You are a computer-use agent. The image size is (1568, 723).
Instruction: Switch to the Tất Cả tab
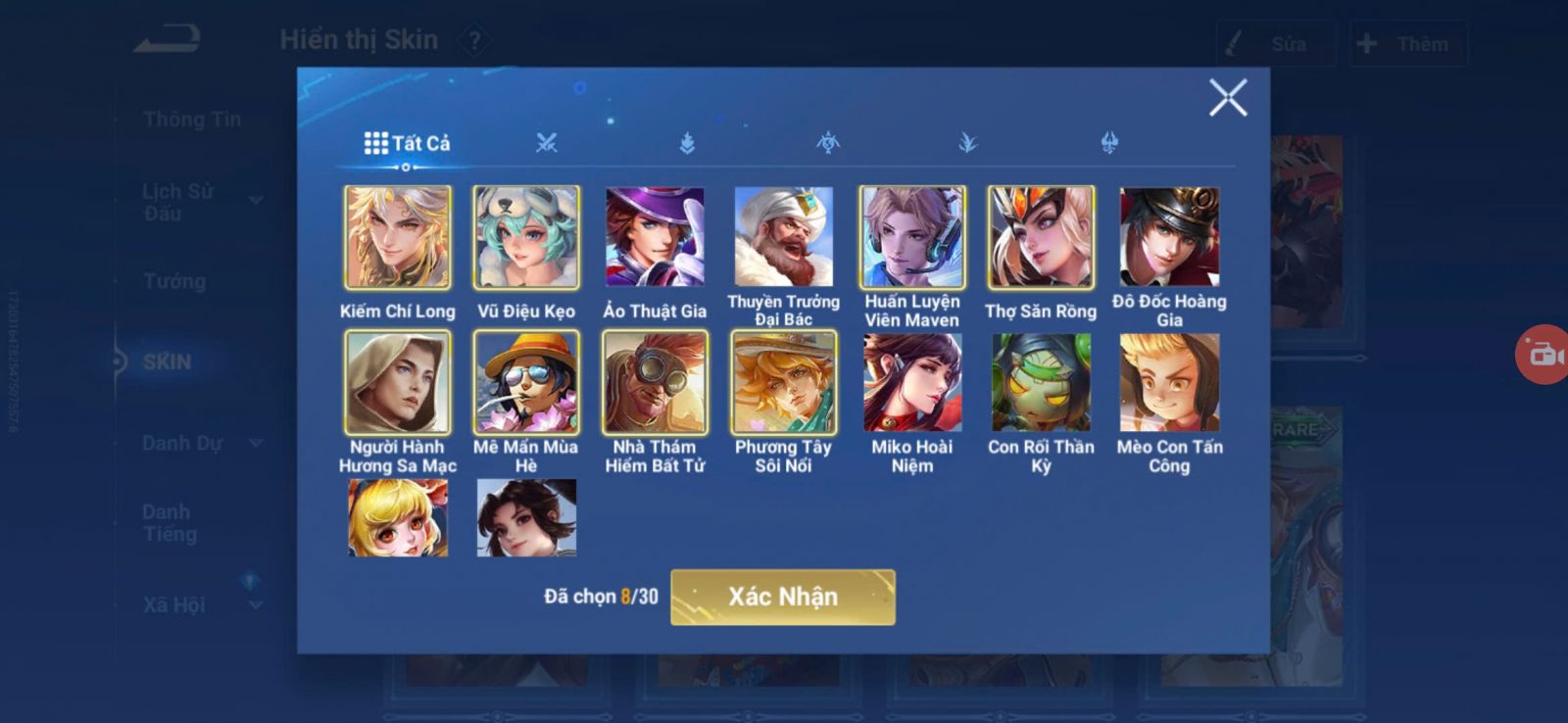[x=408, y=143]
